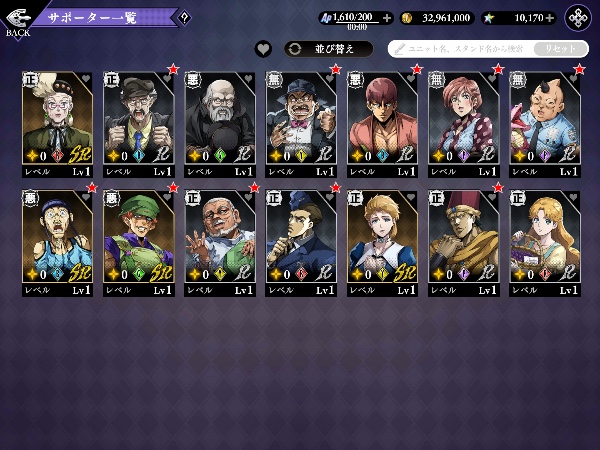Open the 並び替え sort options
The image size is (600, 450).
click(328, 48)
